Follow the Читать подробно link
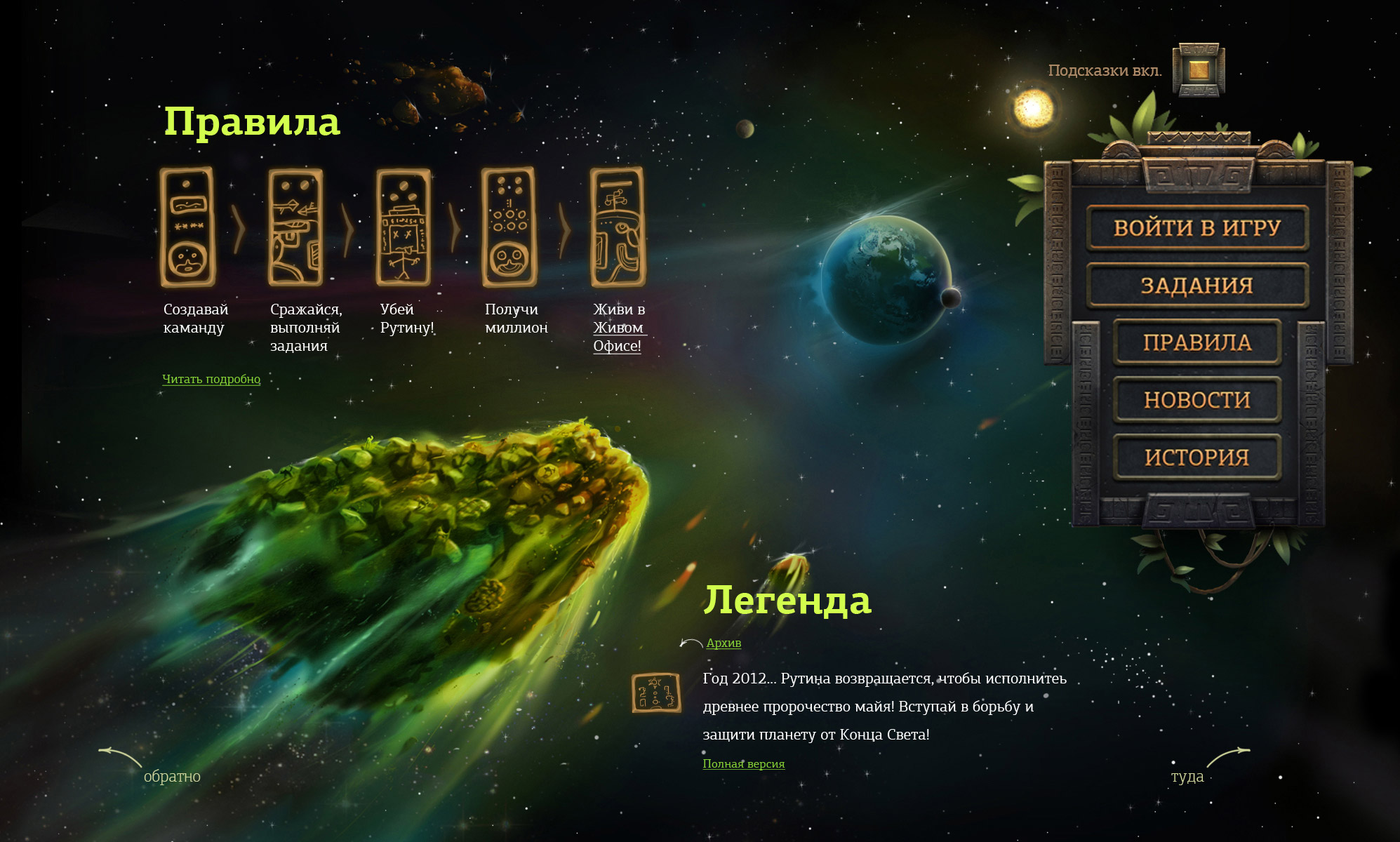1400x842 pixels. [x=211, y=379]
